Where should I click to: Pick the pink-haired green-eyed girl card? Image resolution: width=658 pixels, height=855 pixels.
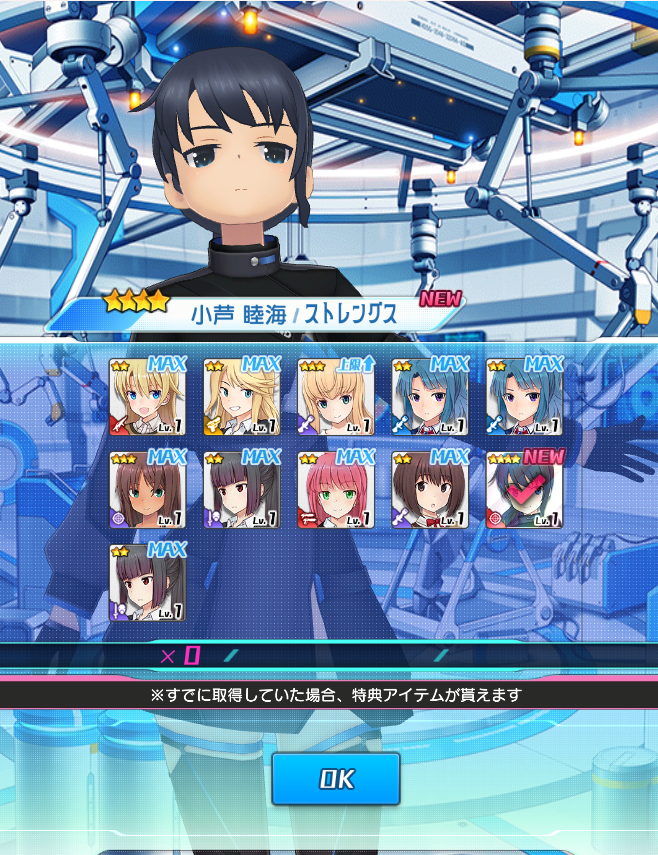336,490
